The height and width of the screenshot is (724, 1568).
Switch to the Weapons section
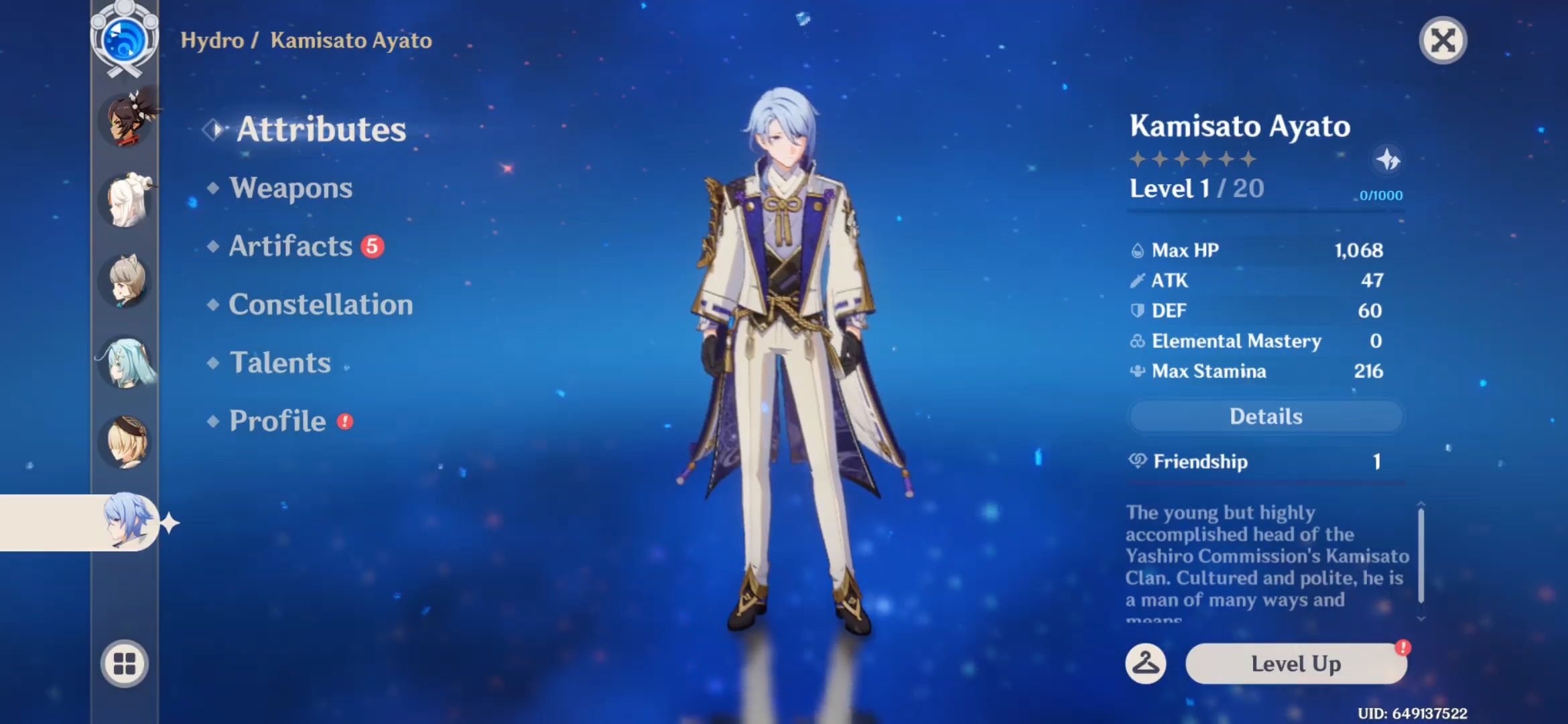click(290, 188)
